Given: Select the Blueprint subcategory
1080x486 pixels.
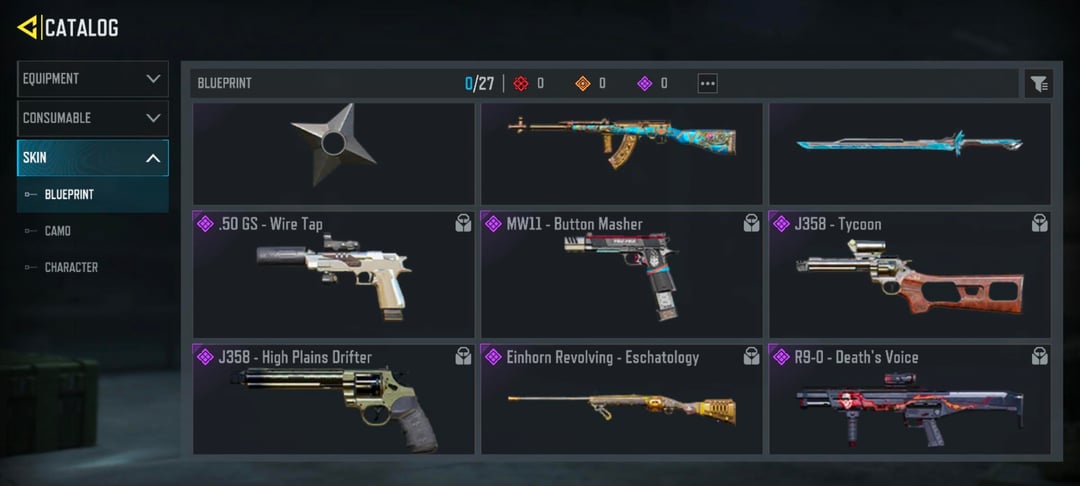Looking at the screenshot, I should tap(69, 194).
